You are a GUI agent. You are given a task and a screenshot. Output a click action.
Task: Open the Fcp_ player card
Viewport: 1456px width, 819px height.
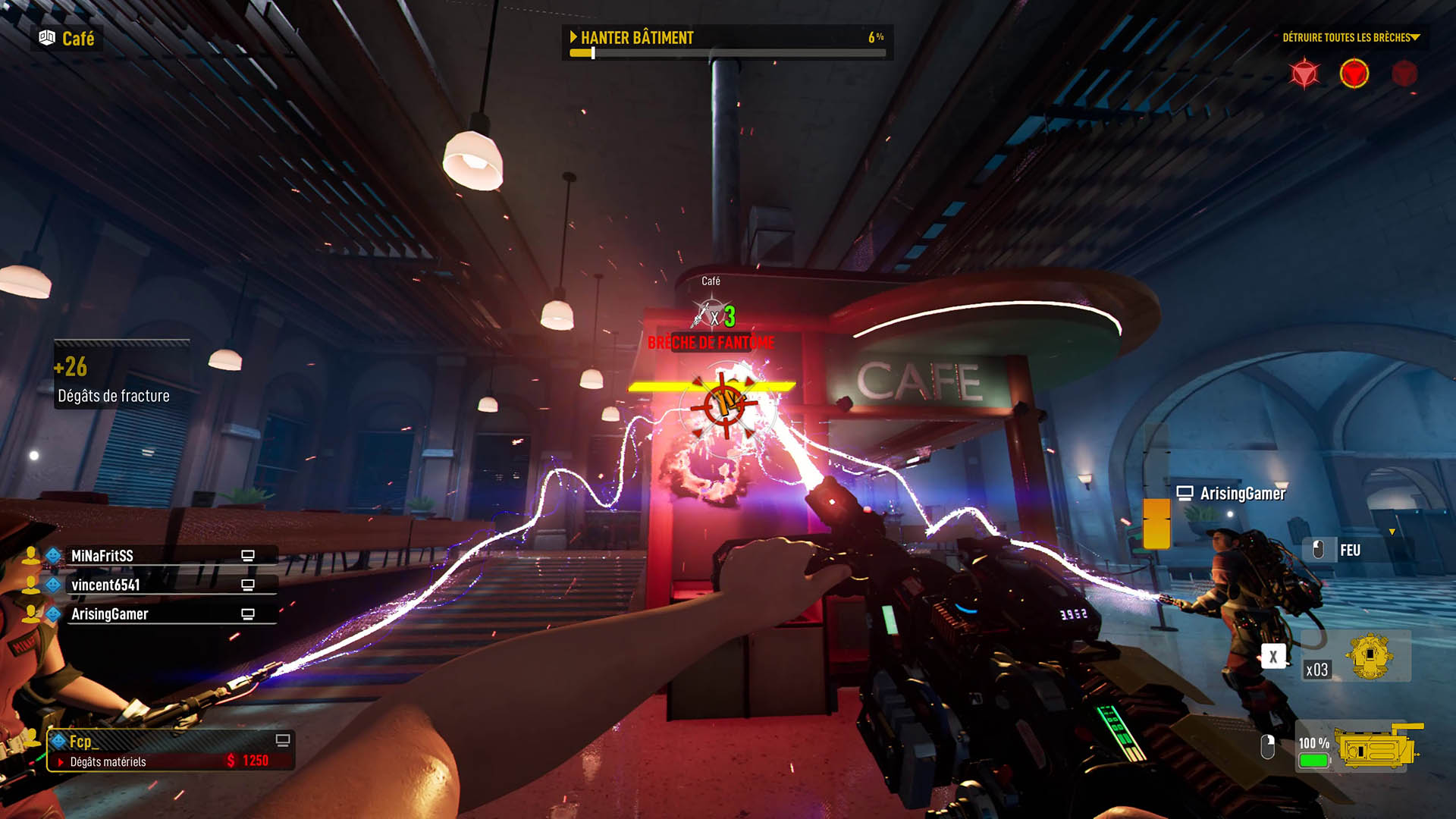[x=170, y=750]
